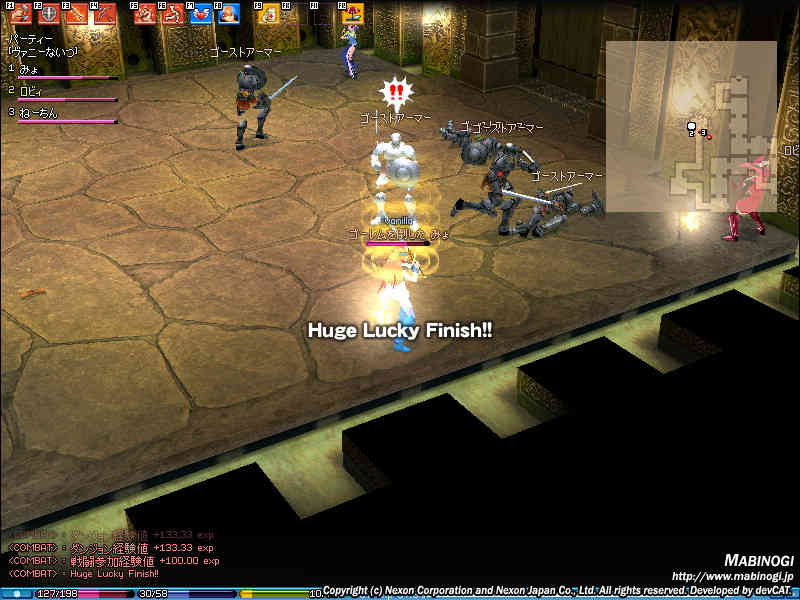Select party member みょ in party list
Viewport: 800px width, 600px height.
pos(30,69)
